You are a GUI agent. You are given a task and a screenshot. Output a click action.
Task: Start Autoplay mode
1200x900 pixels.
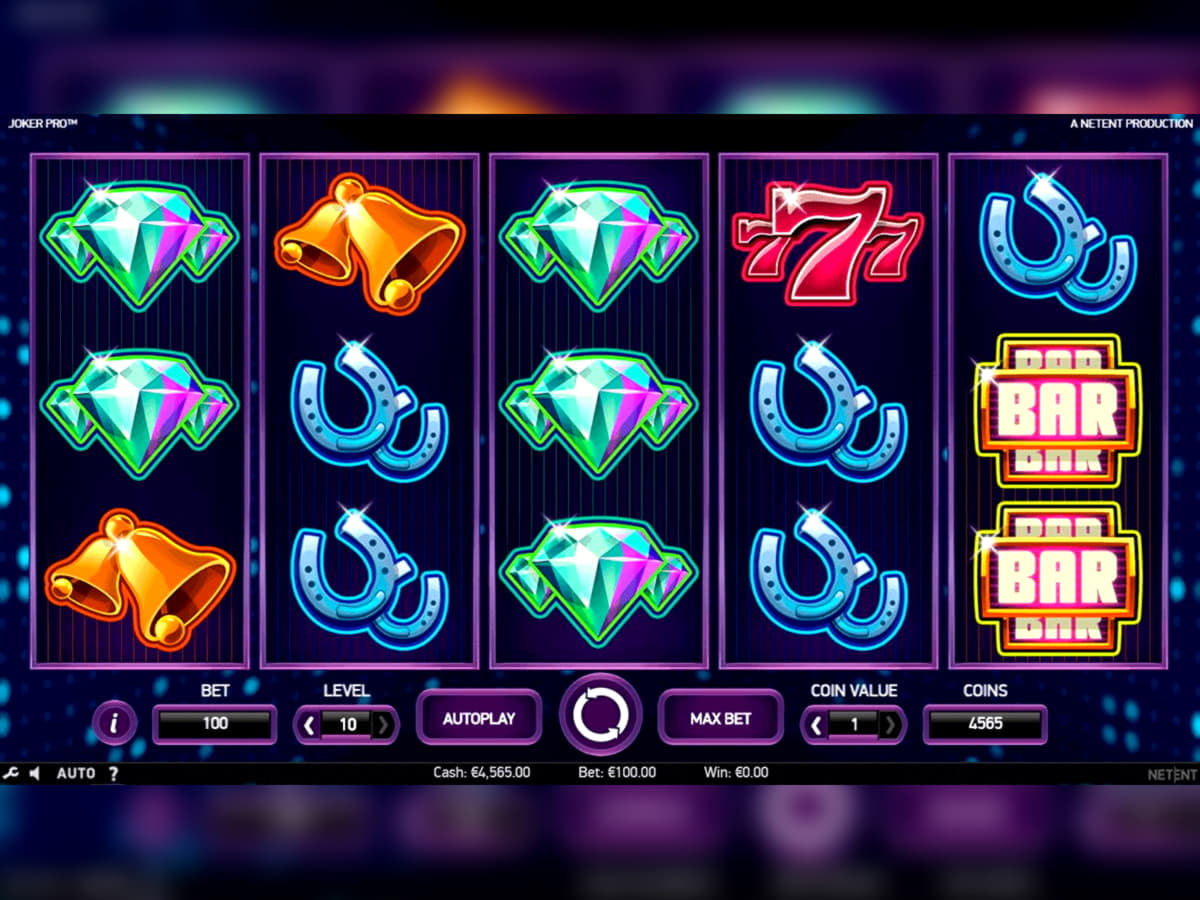click(x=479, y=718)
